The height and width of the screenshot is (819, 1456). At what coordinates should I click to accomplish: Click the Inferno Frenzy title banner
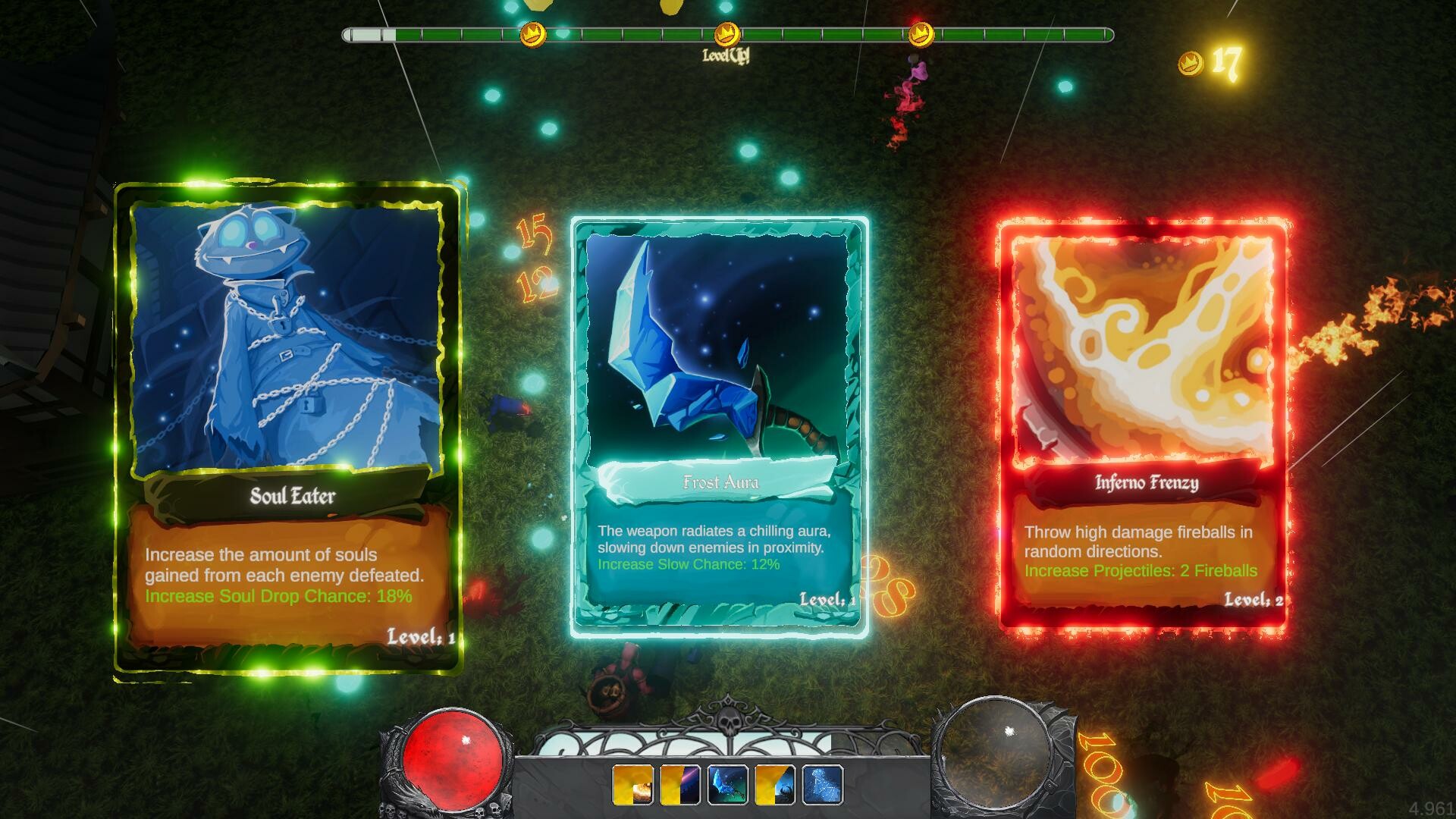click(x=1147, y=483)
